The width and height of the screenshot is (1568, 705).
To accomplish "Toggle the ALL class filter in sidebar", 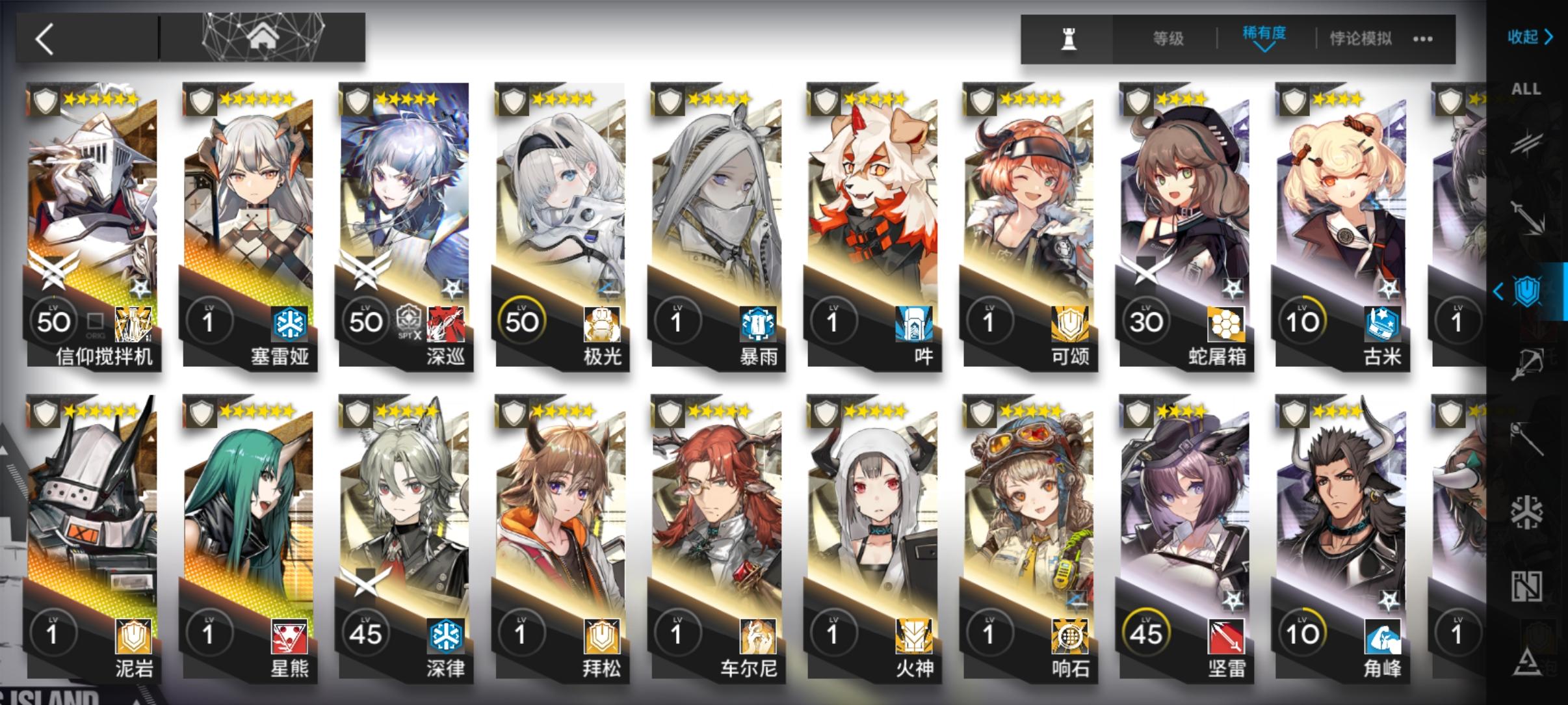I will [1526, 88].
